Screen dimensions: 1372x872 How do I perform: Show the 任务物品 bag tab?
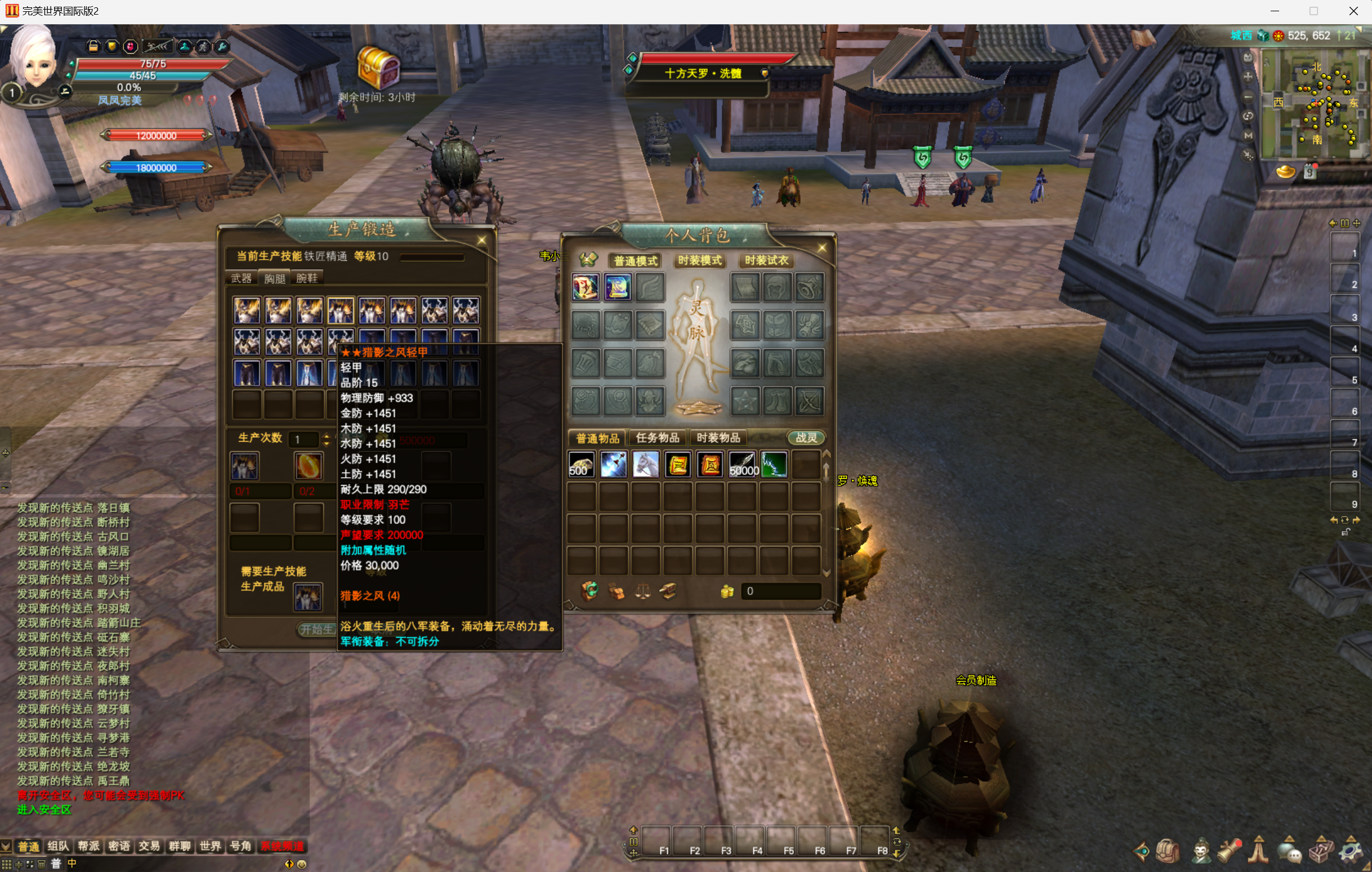657,438
